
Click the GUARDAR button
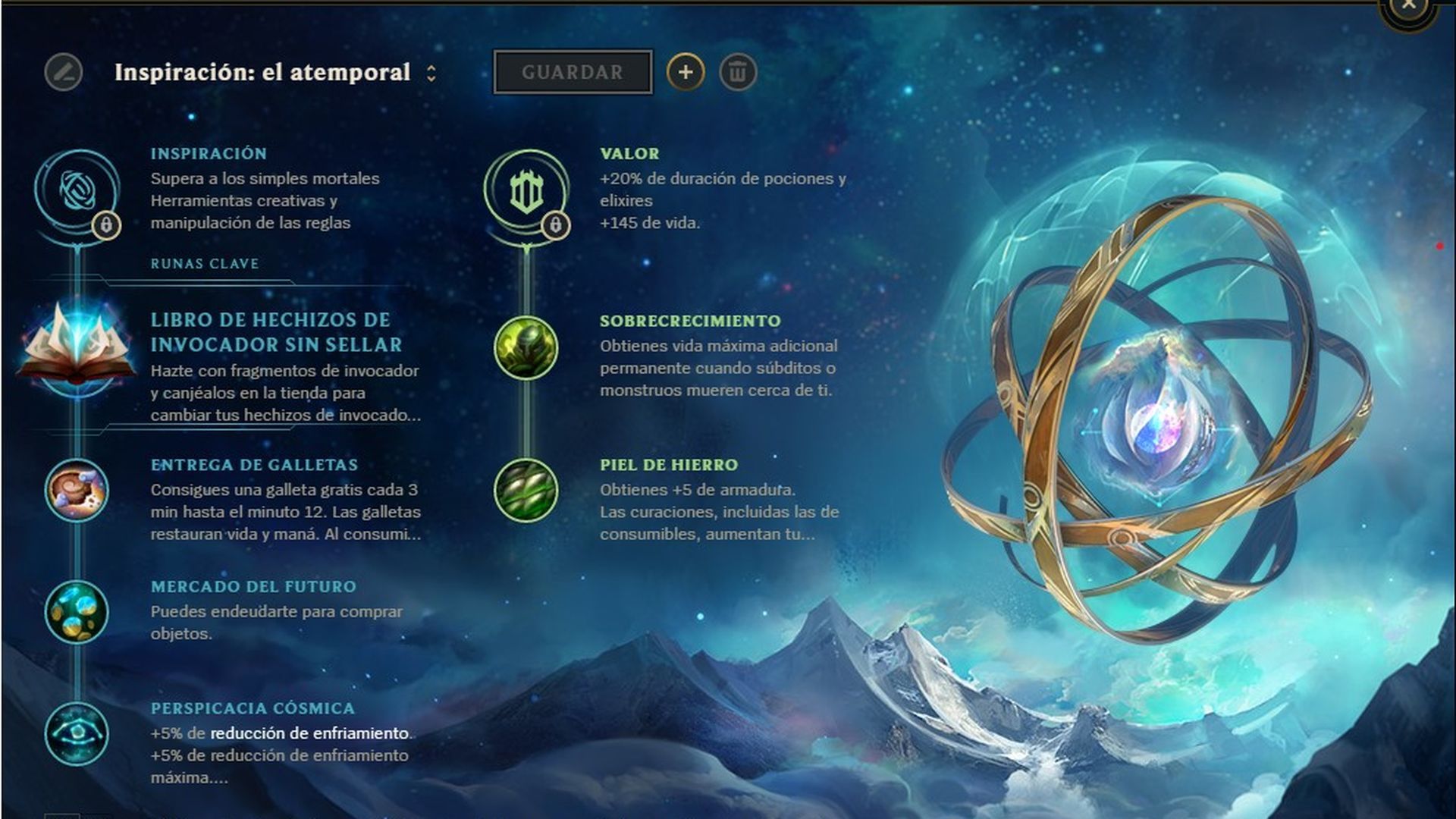point(573,73)
